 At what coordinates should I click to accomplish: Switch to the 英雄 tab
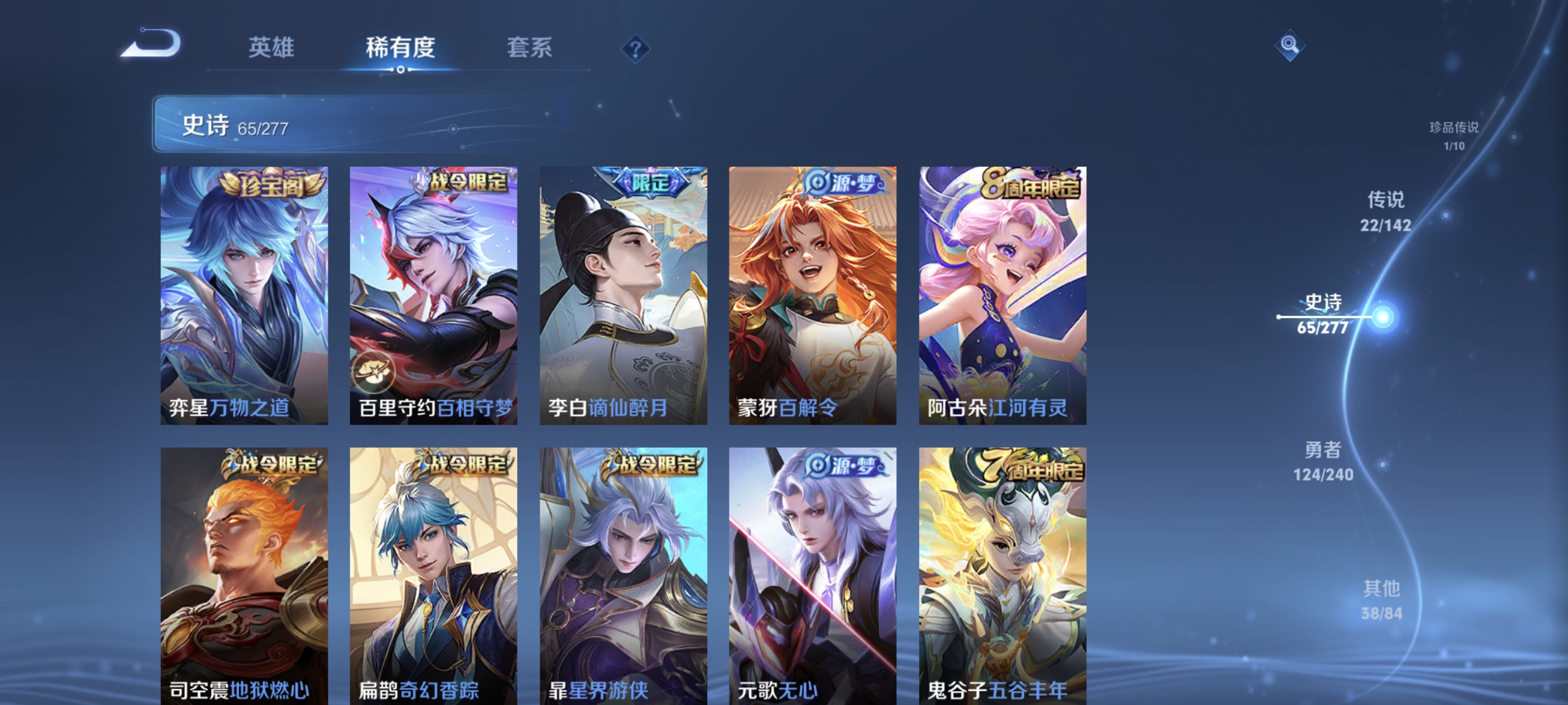click(x=271, y=49)
